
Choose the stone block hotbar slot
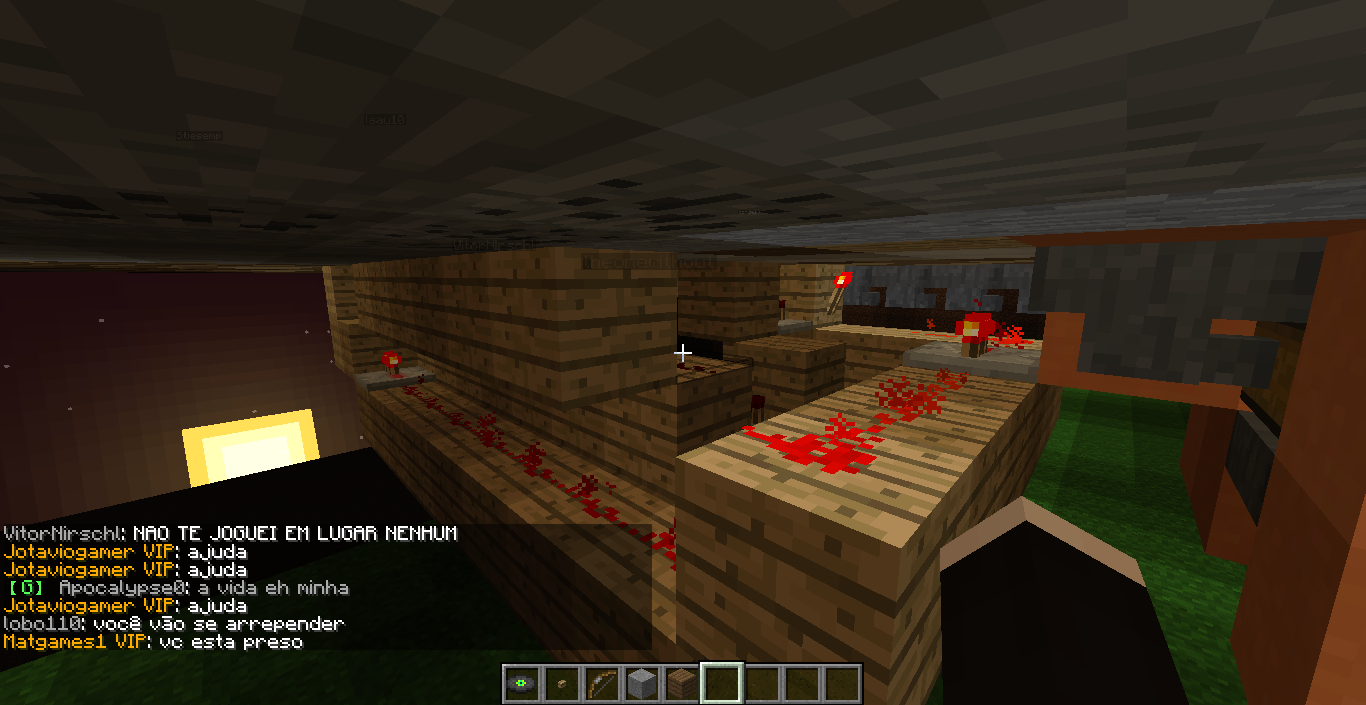pyautogui.click(x=641, y=684)
